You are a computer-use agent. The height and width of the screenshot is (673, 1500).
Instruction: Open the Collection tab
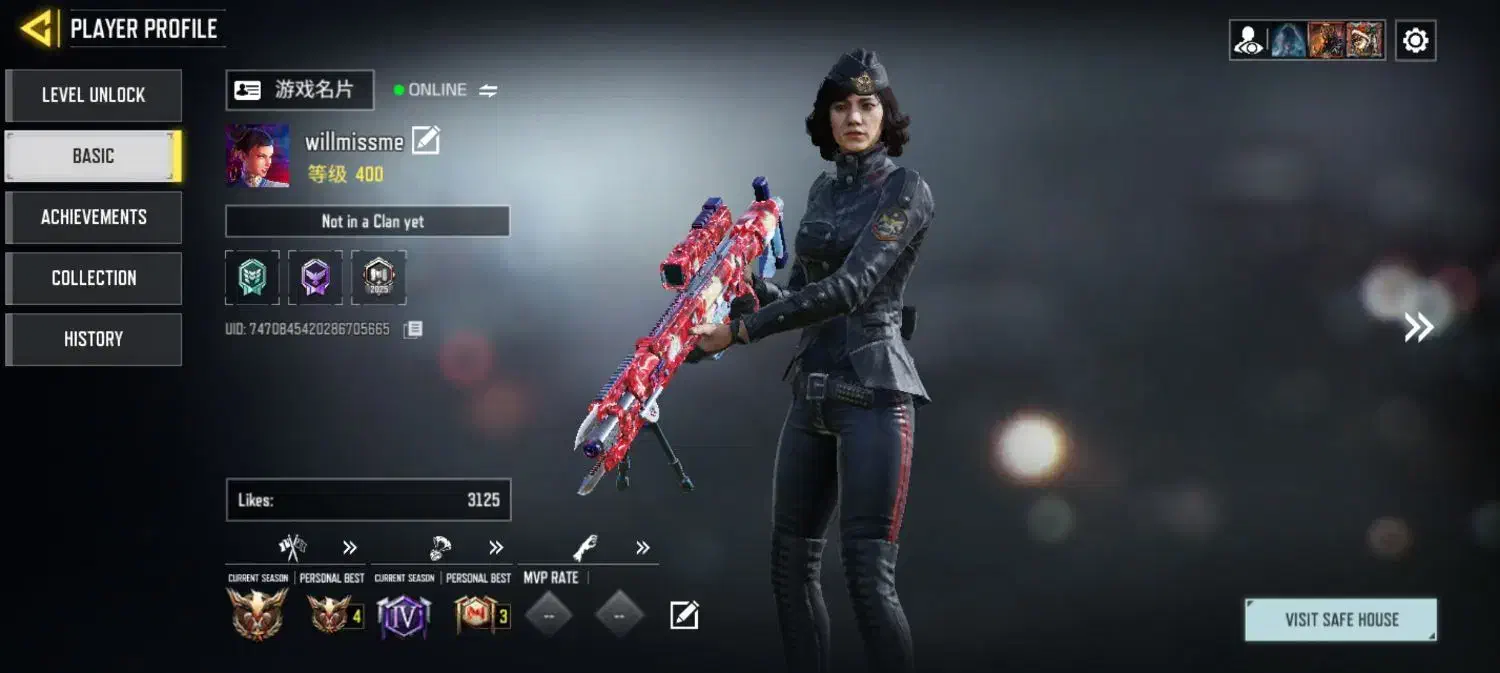(x=93, y=278)
